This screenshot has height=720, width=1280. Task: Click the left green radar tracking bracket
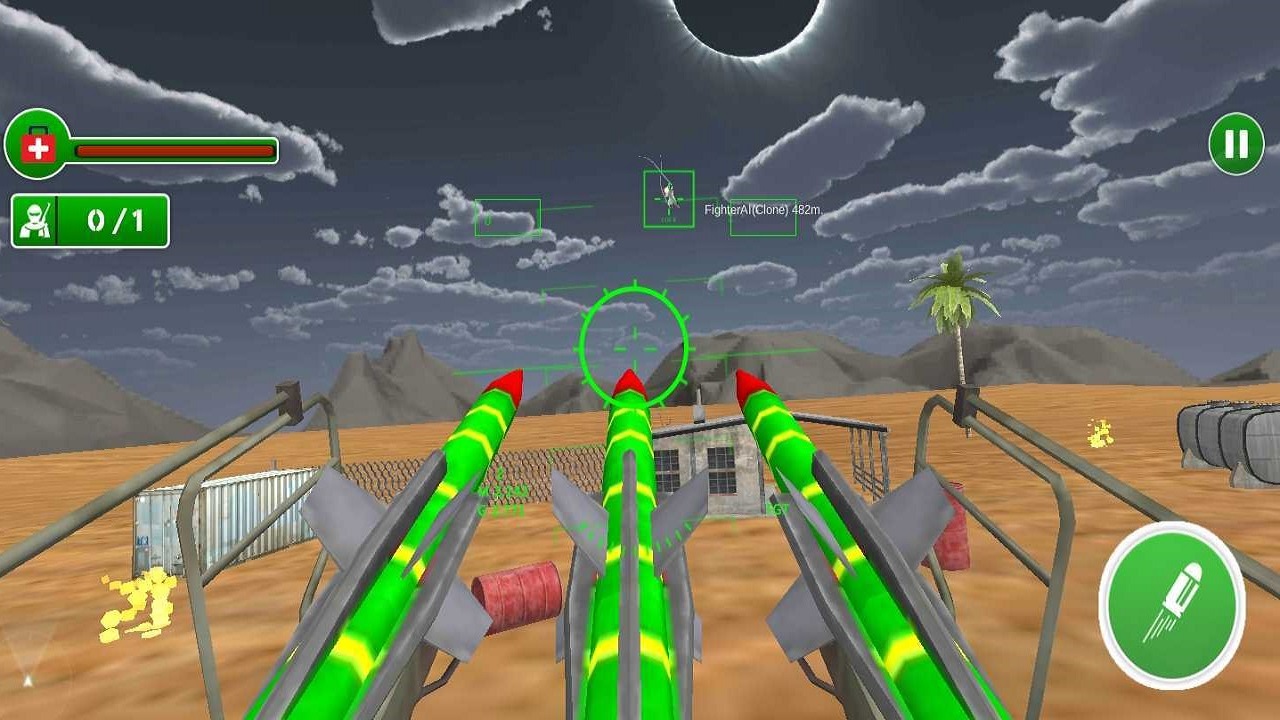510,215
